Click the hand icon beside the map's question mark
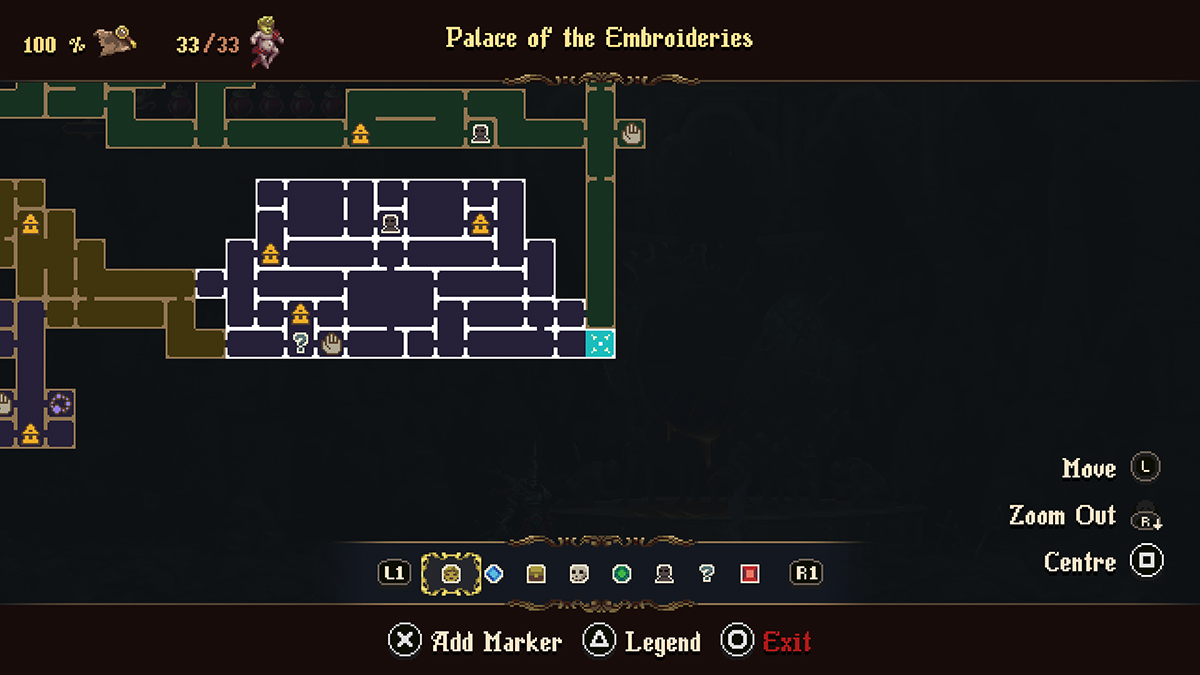Image resolution: width=1200 pixels, height=675 pixels. point(331,344)
